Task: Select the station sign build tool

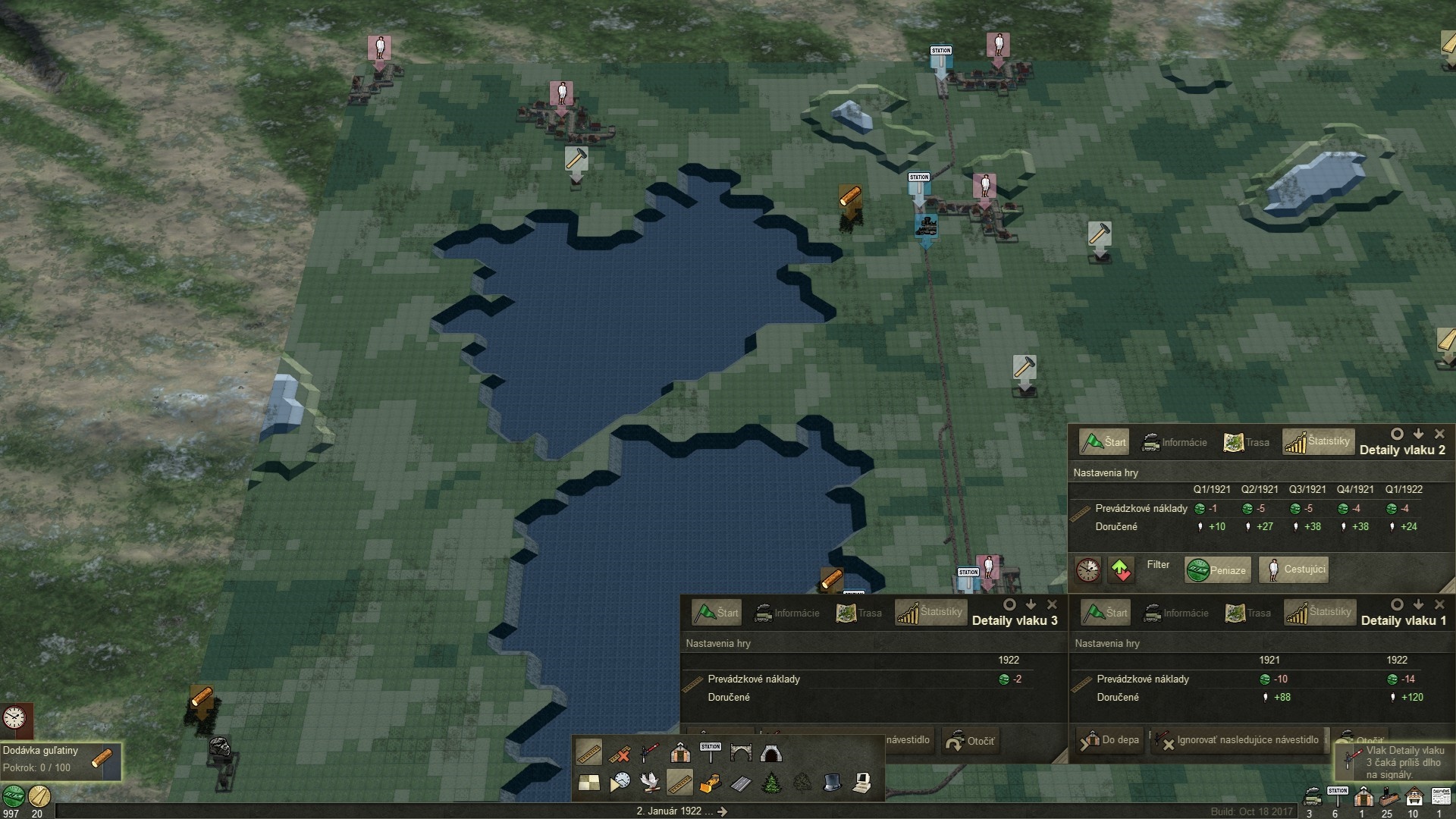Action: tap(711, 753)
